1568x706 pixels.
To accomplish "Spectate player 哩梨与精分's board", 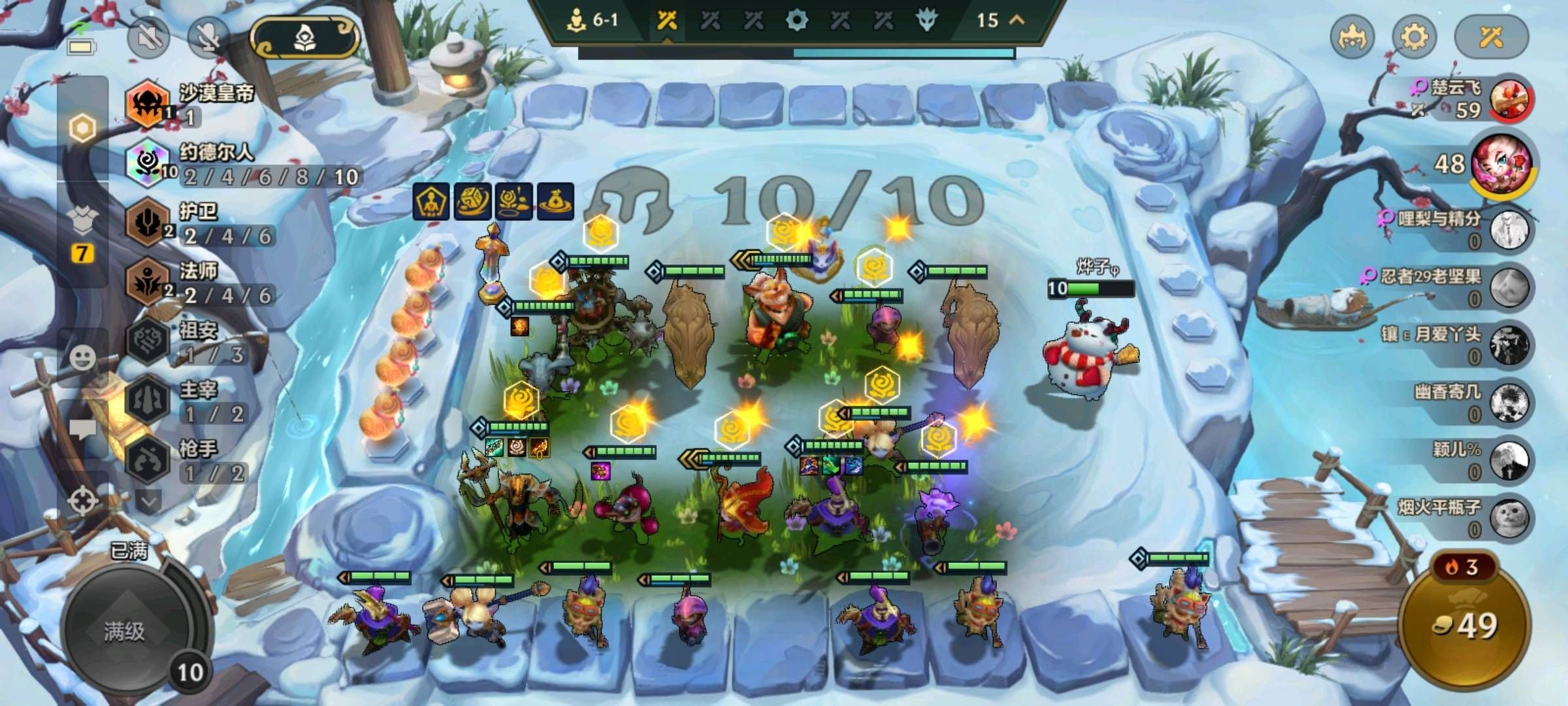I will 1509,230.
